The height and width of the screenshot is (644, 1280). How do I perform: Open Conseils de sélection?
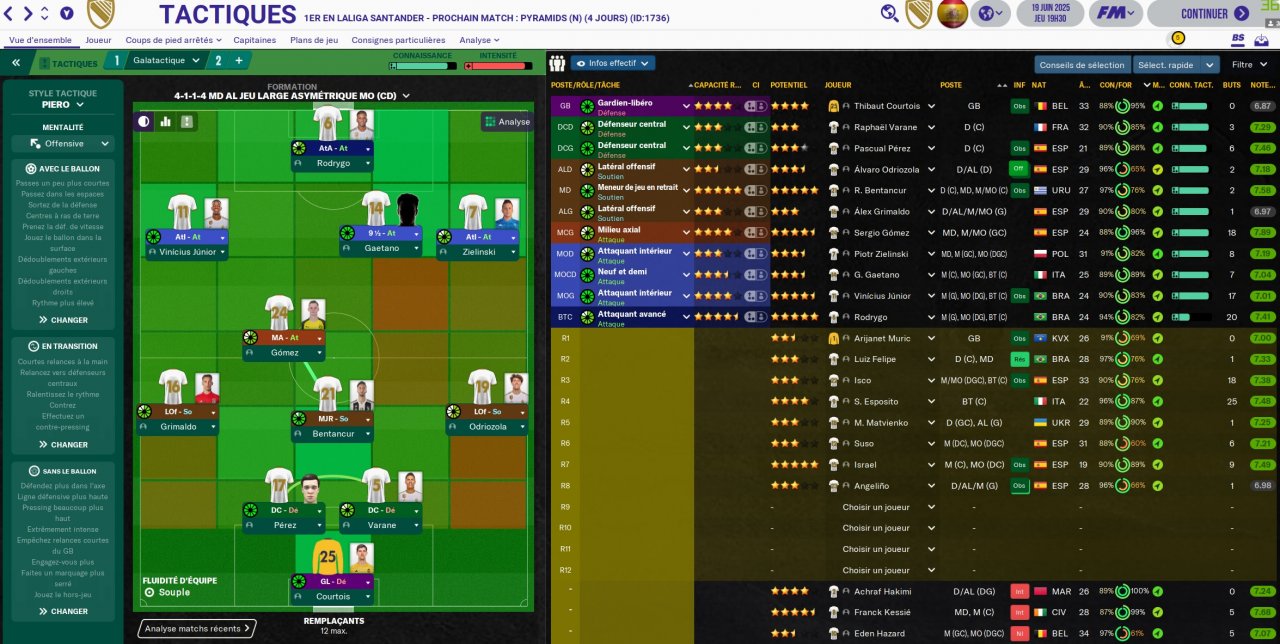click(1081, 65)
